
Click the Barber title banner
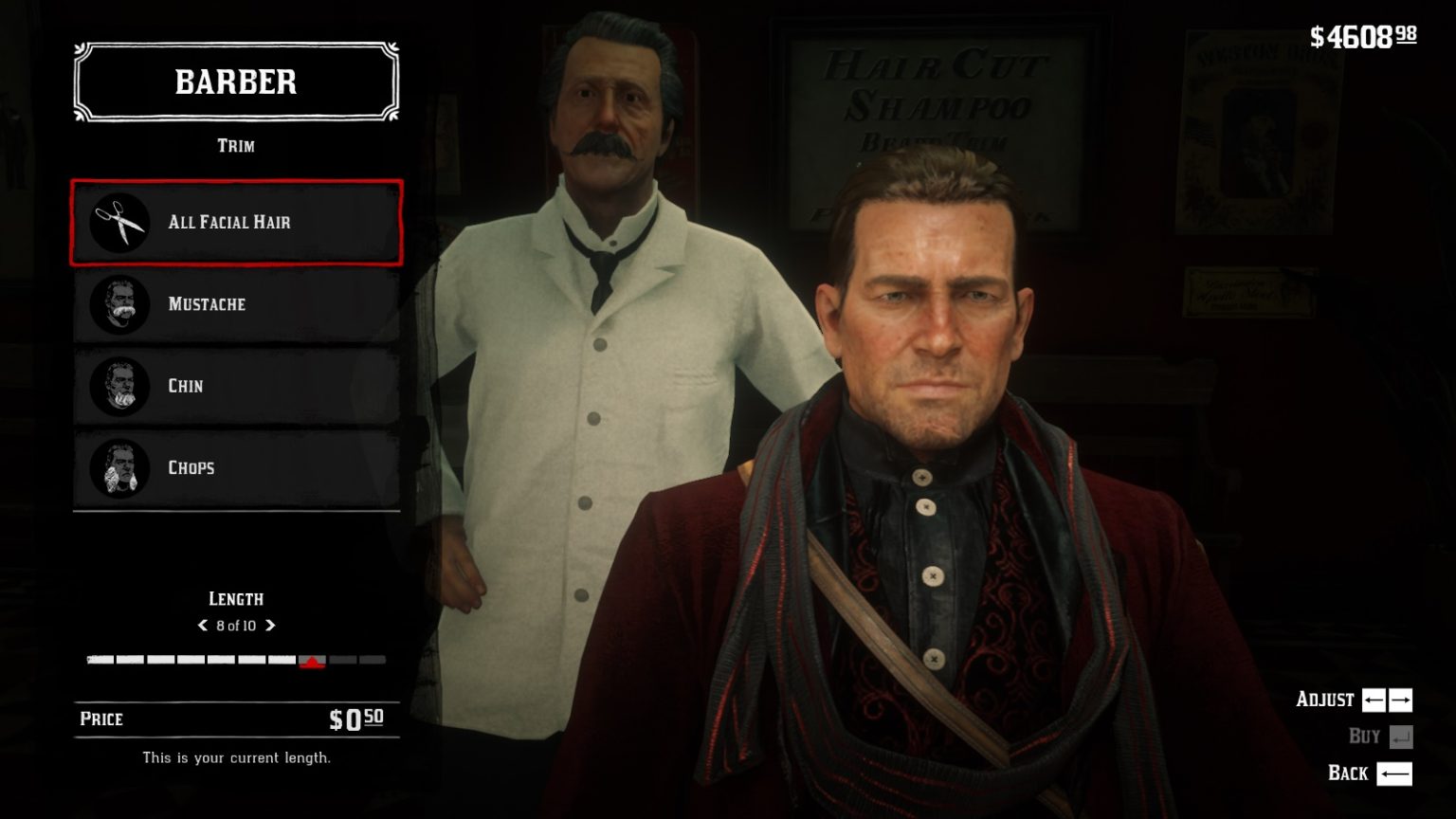235,82
